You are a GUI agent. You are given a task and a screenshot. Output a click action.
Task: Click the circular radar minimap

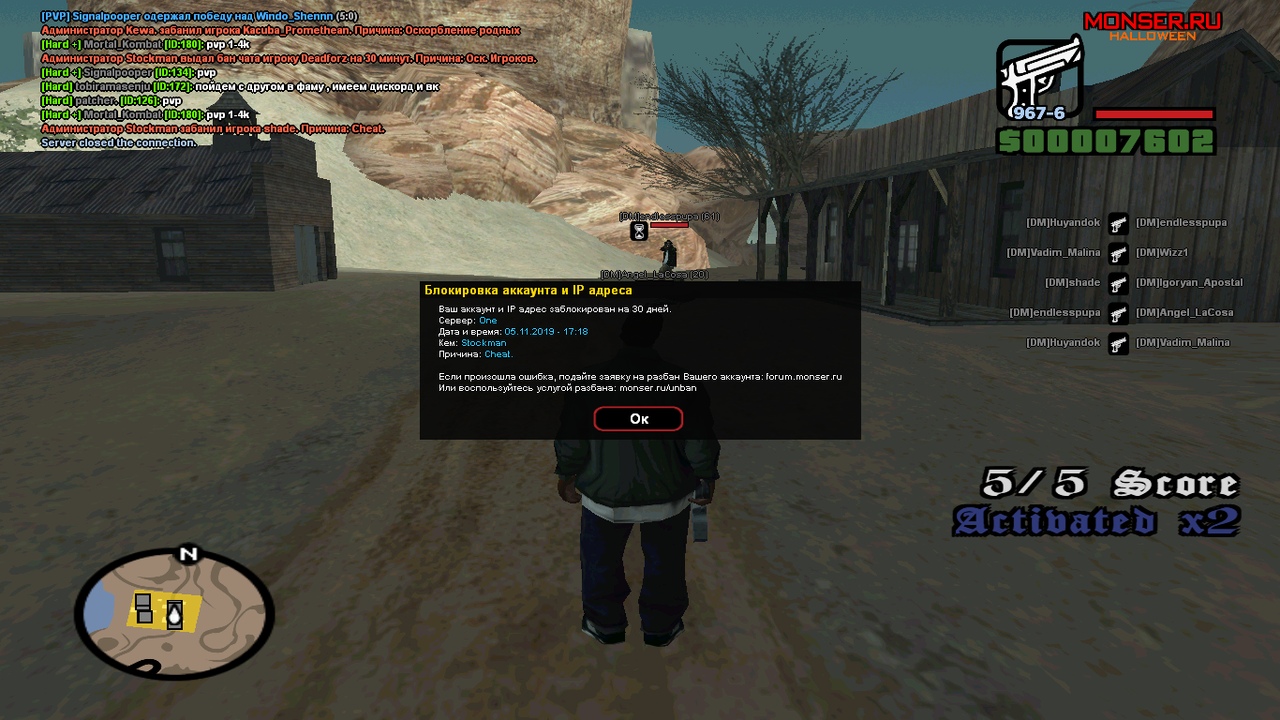coord(174,613)
